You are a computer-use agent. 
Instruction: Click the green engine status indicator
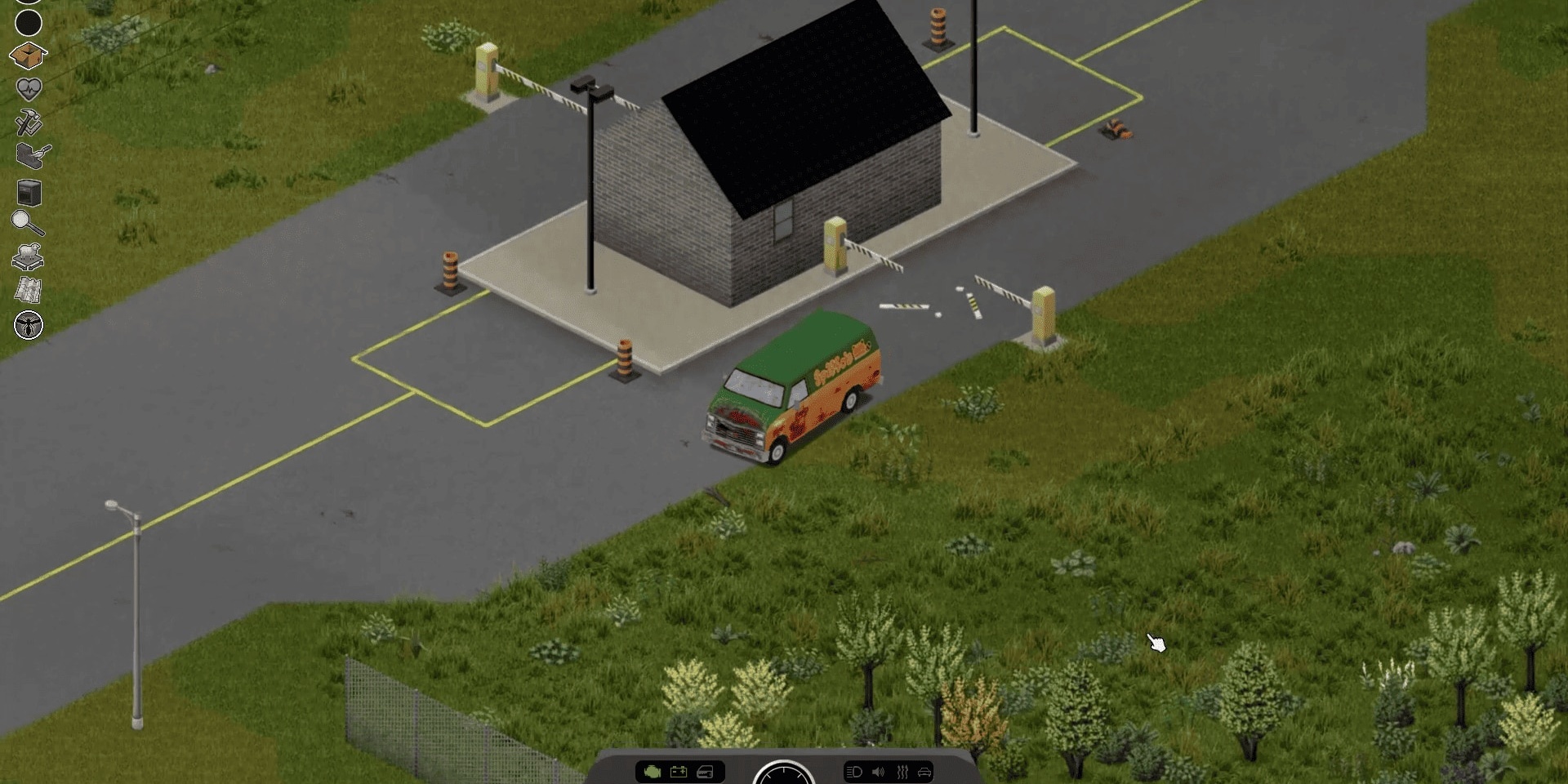pos(653,772)
